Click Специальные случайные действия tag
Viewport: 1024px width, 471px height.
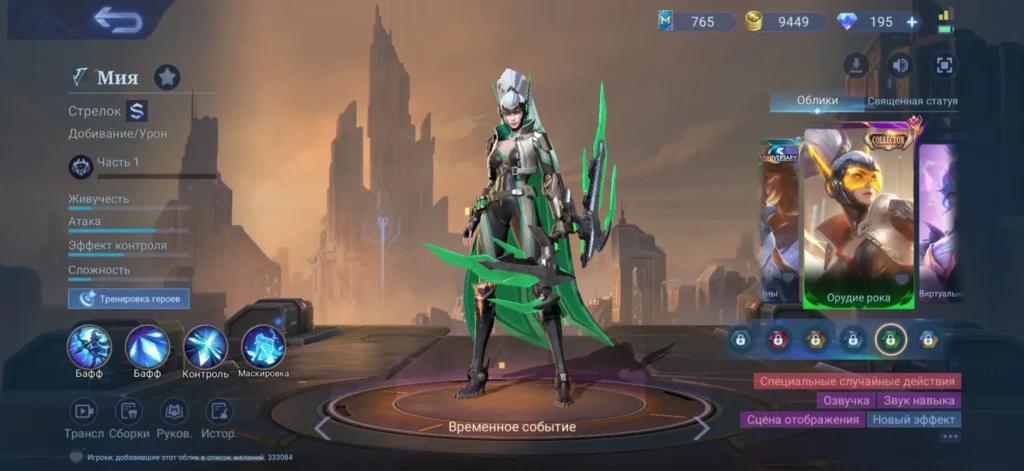pyautogui.click(x=859, y=381)
